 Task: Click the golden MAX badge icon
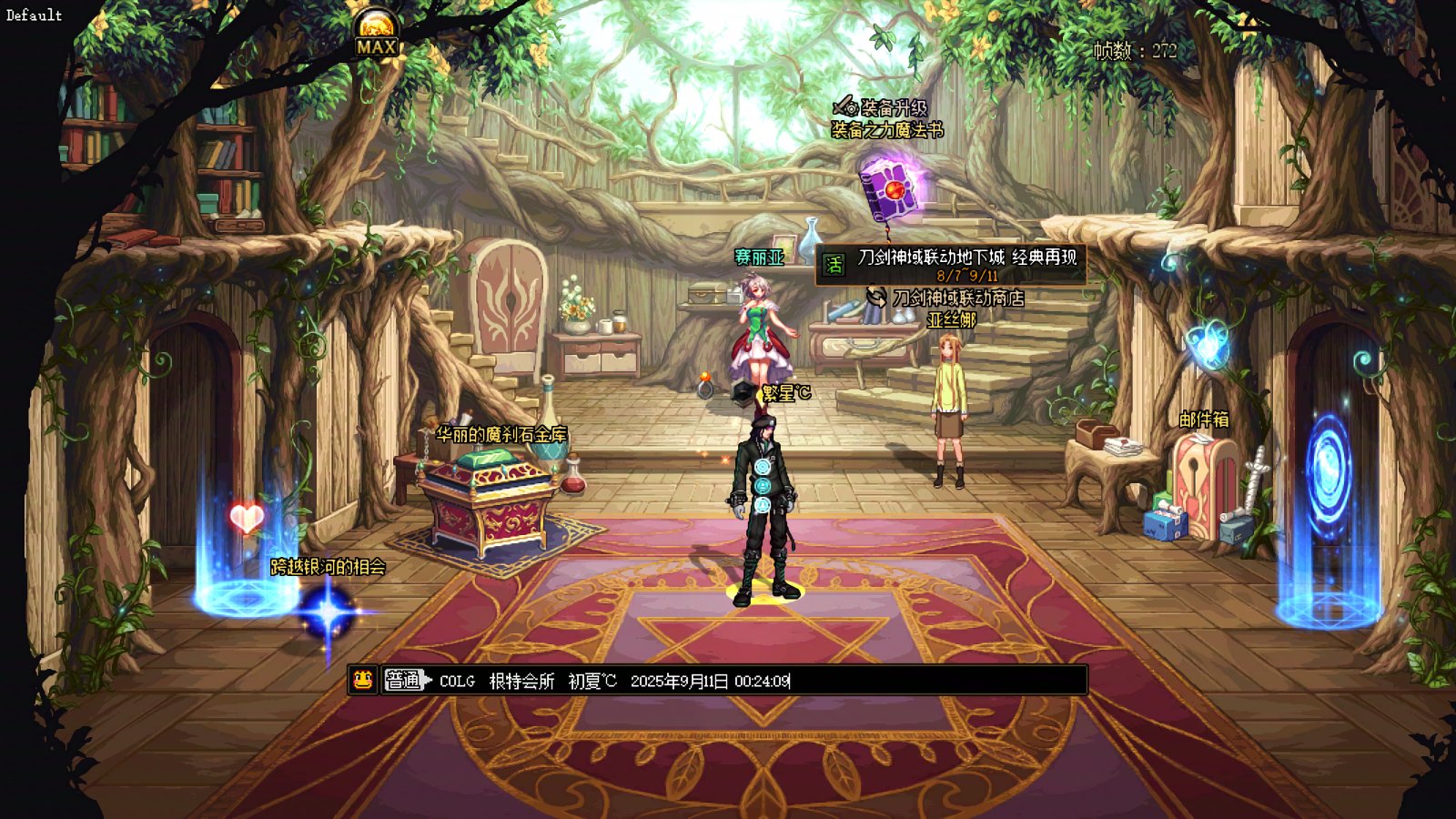click(376, 36)
